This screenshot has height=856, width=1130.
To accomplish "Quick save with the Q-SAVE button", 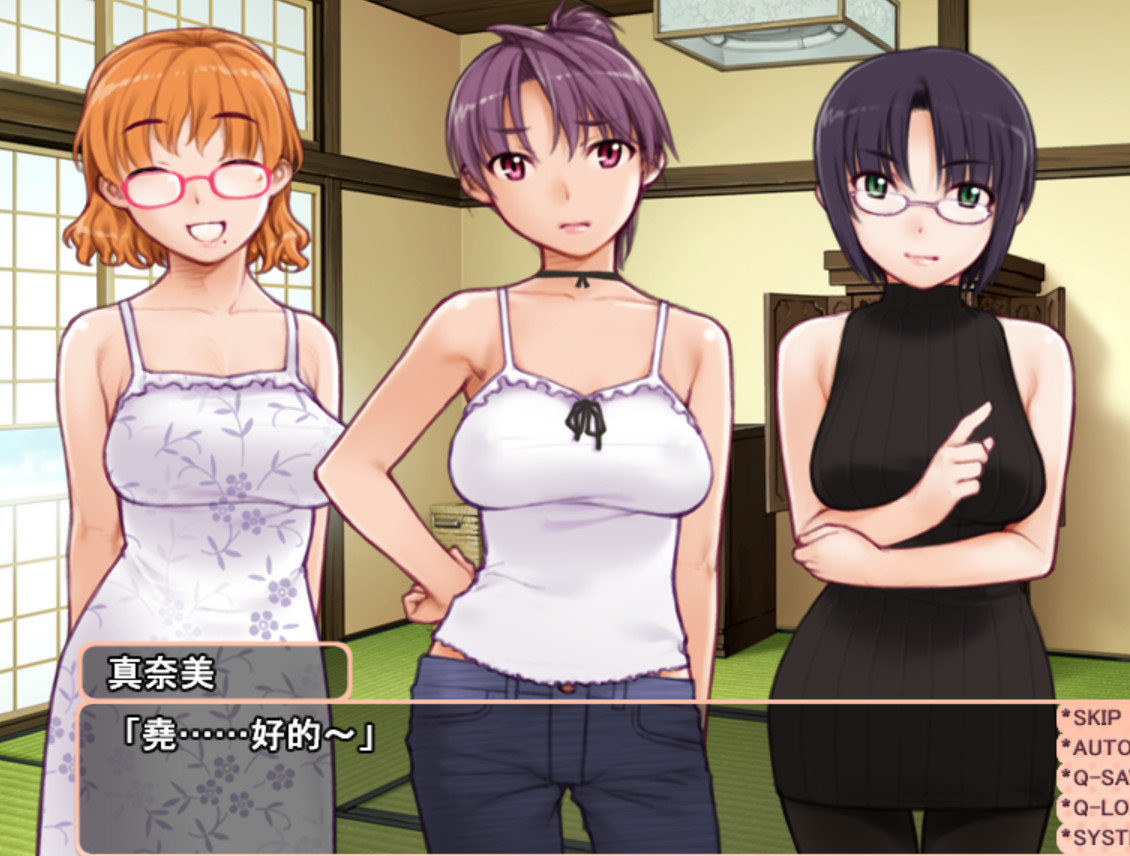I will [x=1096, y=777].
